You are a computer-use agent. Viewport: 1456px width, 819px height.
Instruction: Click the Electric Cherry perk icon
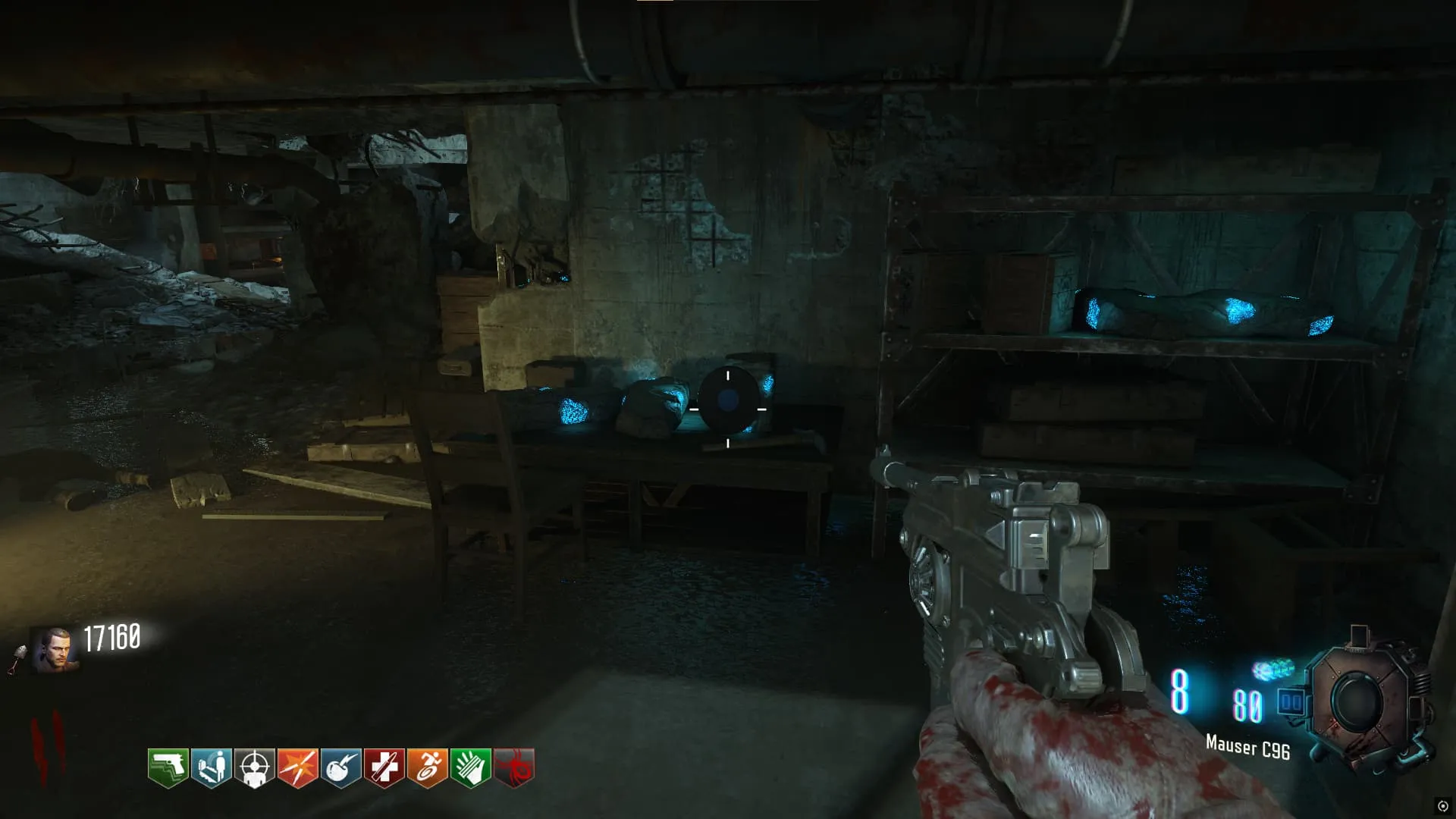tap(340, 767)
